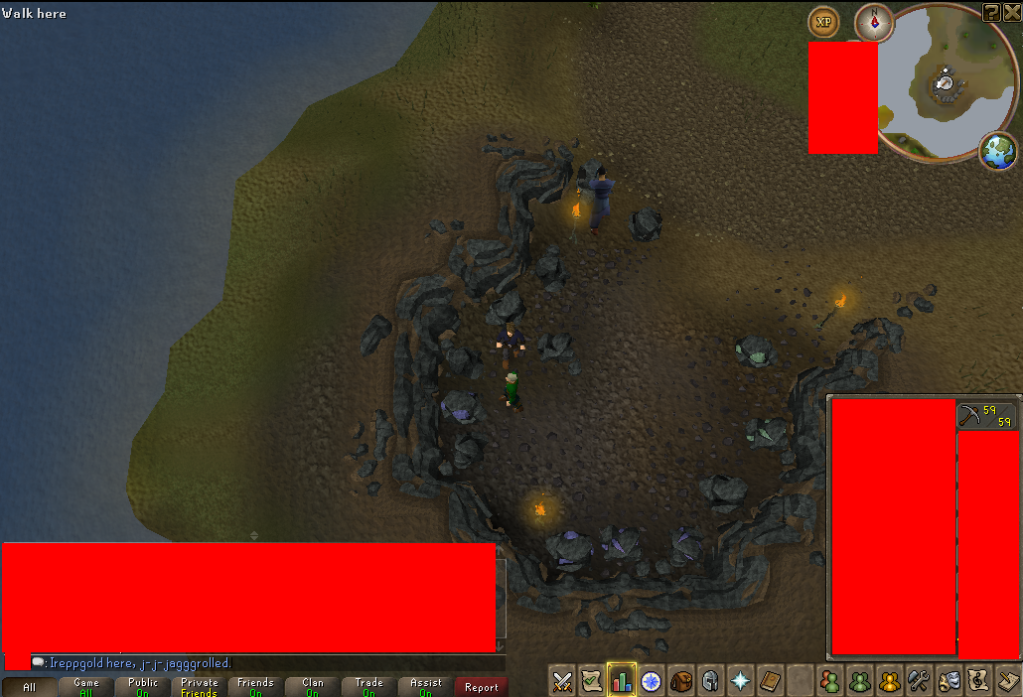Open the stats bar chart tab

(x=622, y=681)
